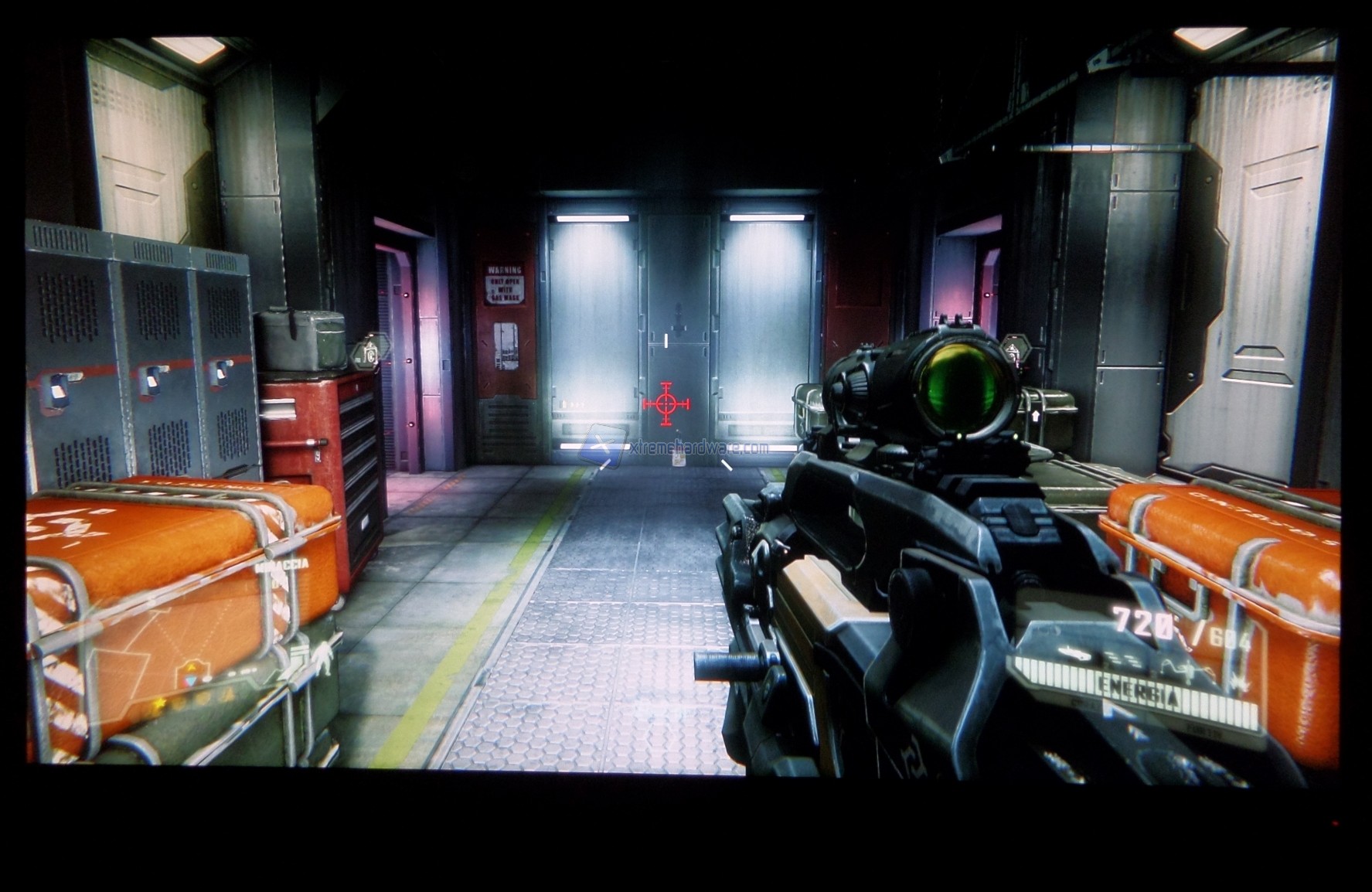Select the hexagonal marker beside the gun scope
Image resolution: width=1372 pixels, height=892 pixels.
pyautogui.click(x=1016, y=350)
